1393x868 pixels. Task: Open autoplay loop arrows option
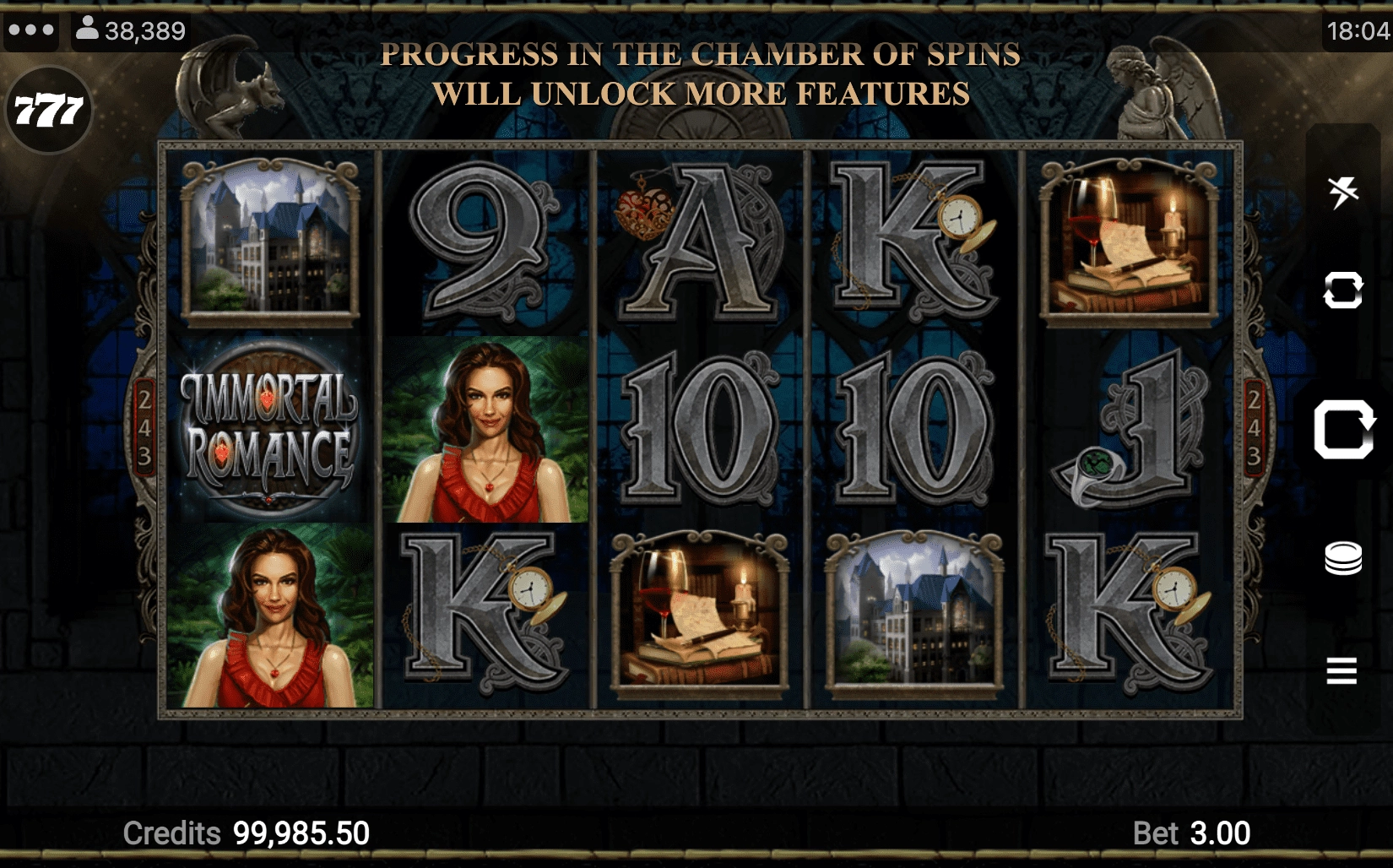coord(1342,290)
